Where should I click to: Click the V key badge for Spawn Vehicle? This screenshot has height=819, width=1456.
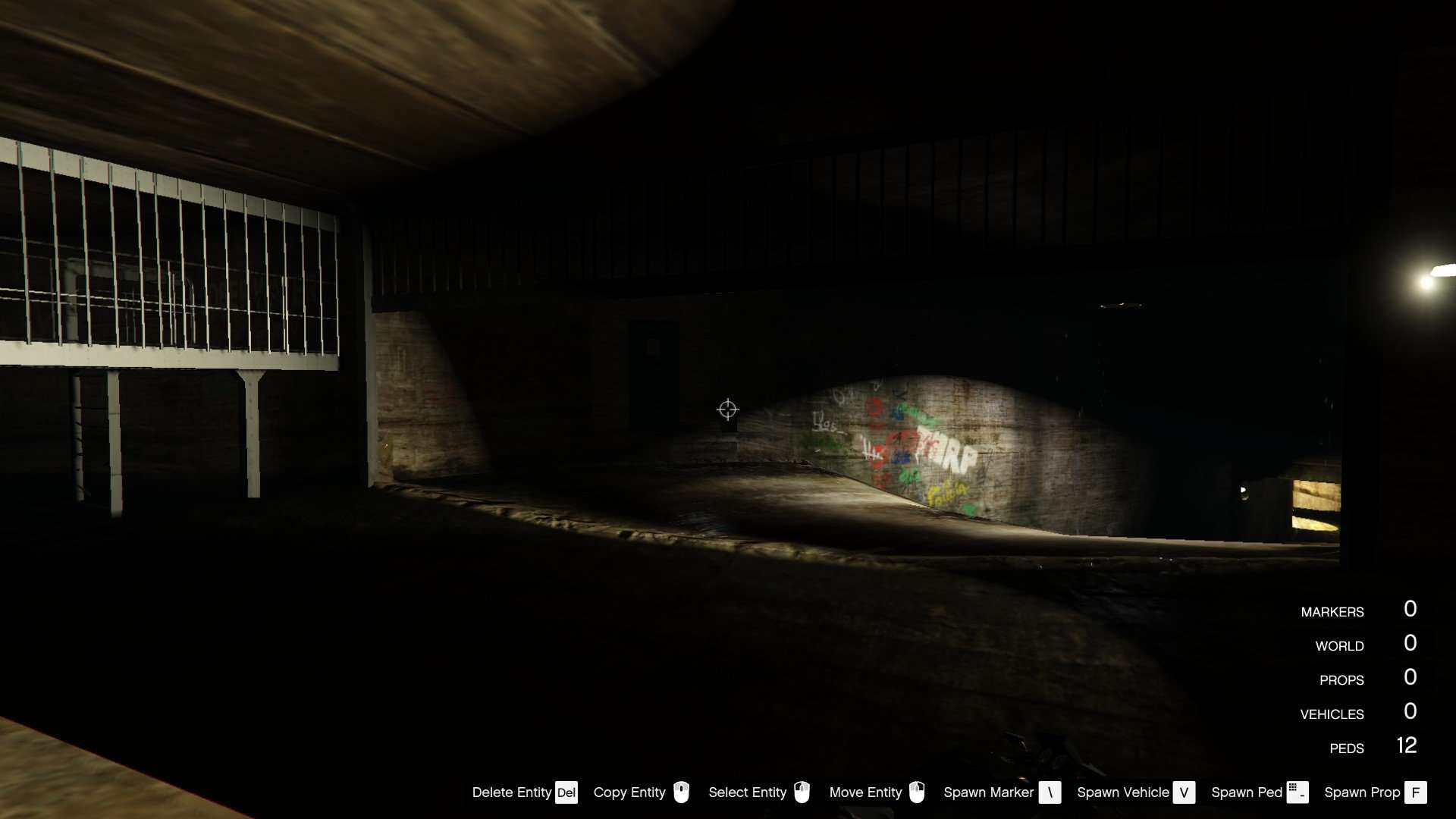pyautogui.click(x=1183, y=792)
